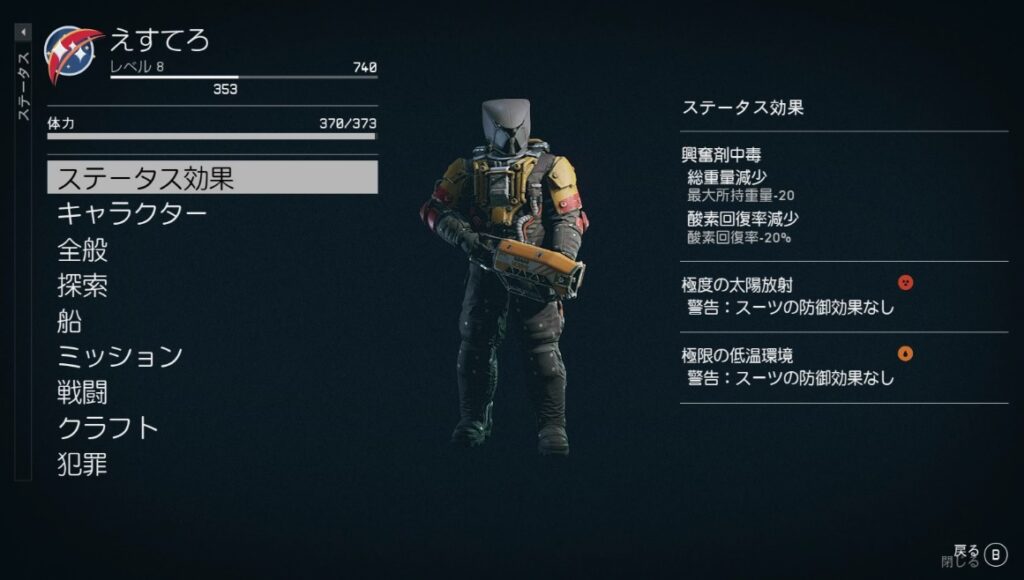Select the 興奮剤中毒 status effect
Viewport: 1024px width, 580px height.
[x=720, y=157]
